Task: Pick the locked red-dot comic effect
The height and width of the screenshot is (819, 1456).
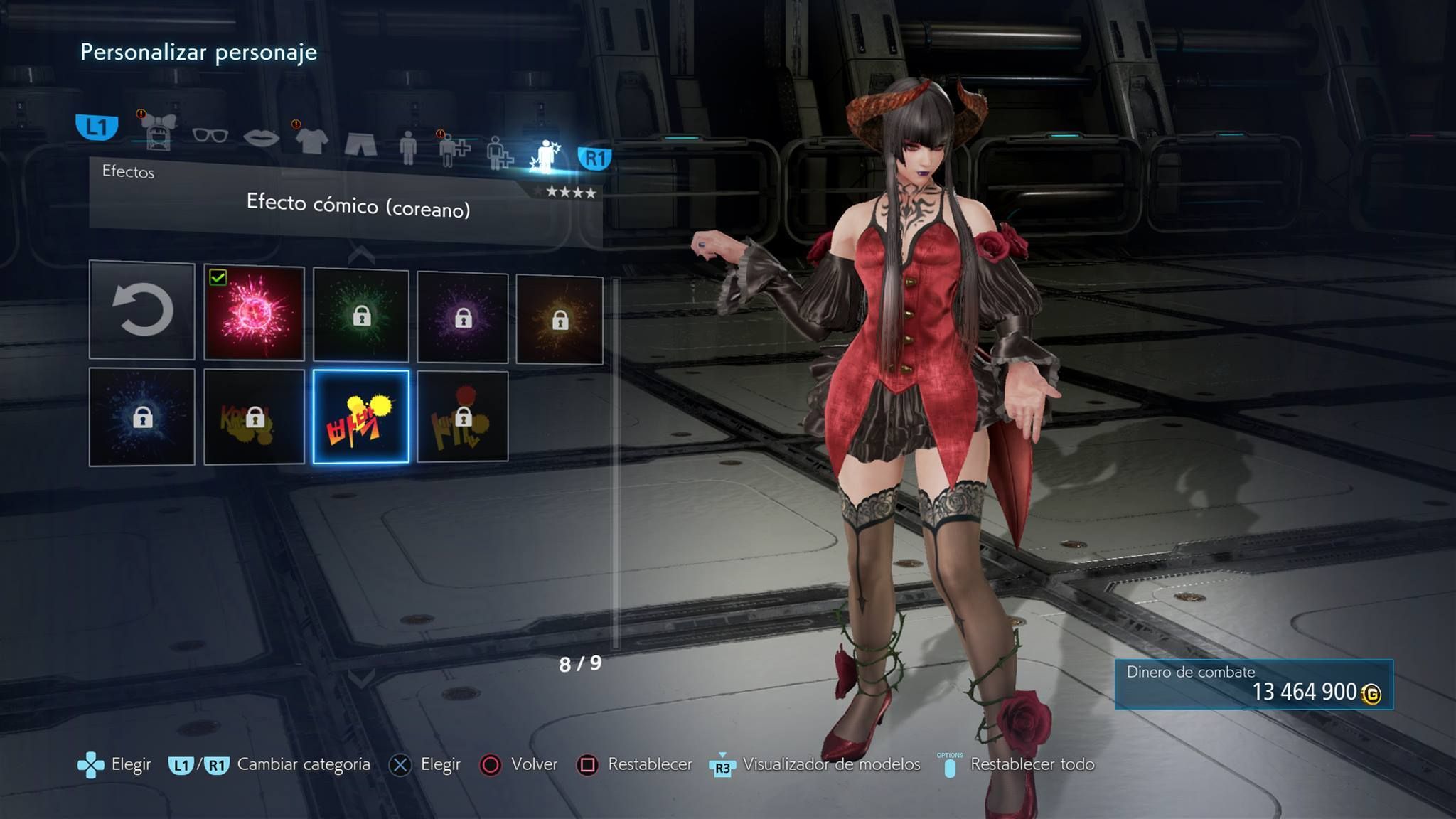Action: click(x=463, y=417)
